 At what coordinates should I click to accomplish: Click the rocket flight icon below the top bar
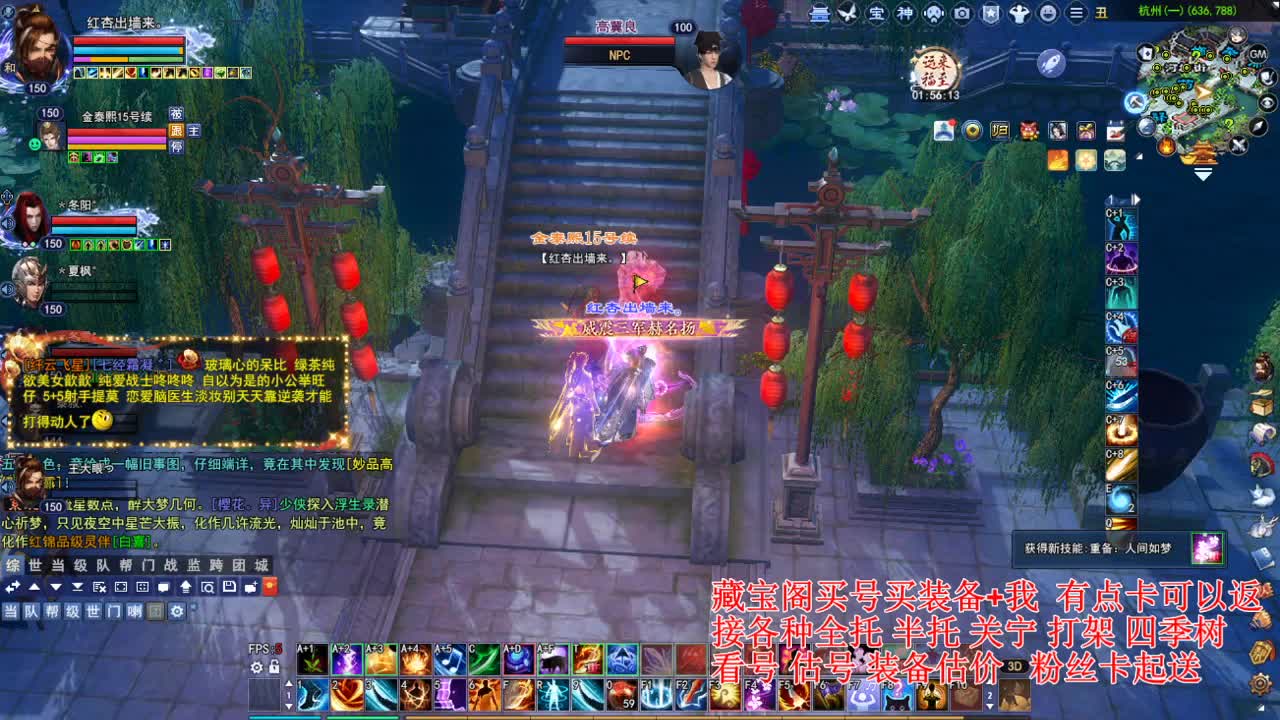coord(1050,65)
